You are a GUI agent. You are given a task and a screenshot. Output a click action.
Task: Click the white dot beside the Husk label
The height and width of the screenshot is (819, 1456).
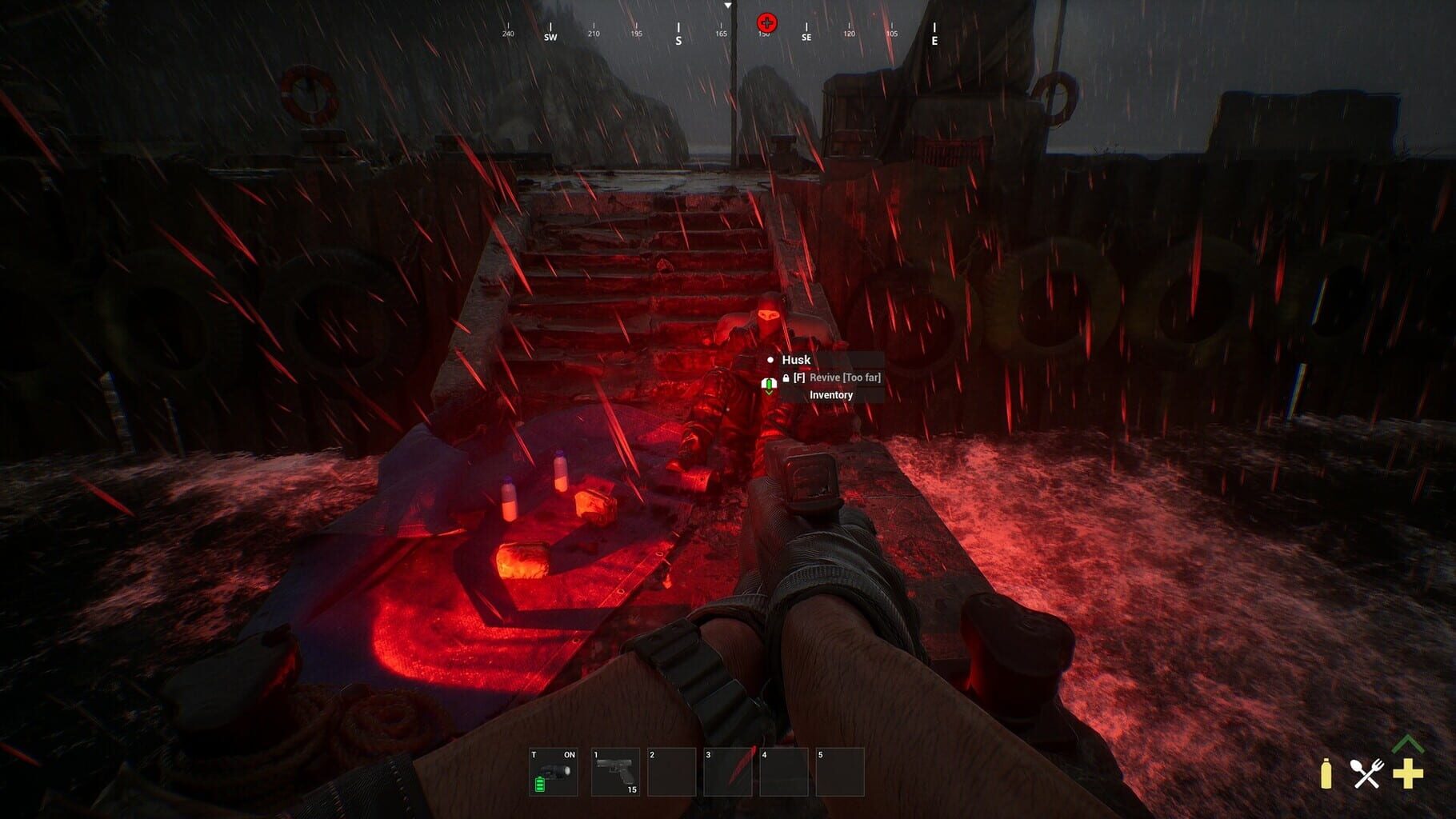[770, 360]
